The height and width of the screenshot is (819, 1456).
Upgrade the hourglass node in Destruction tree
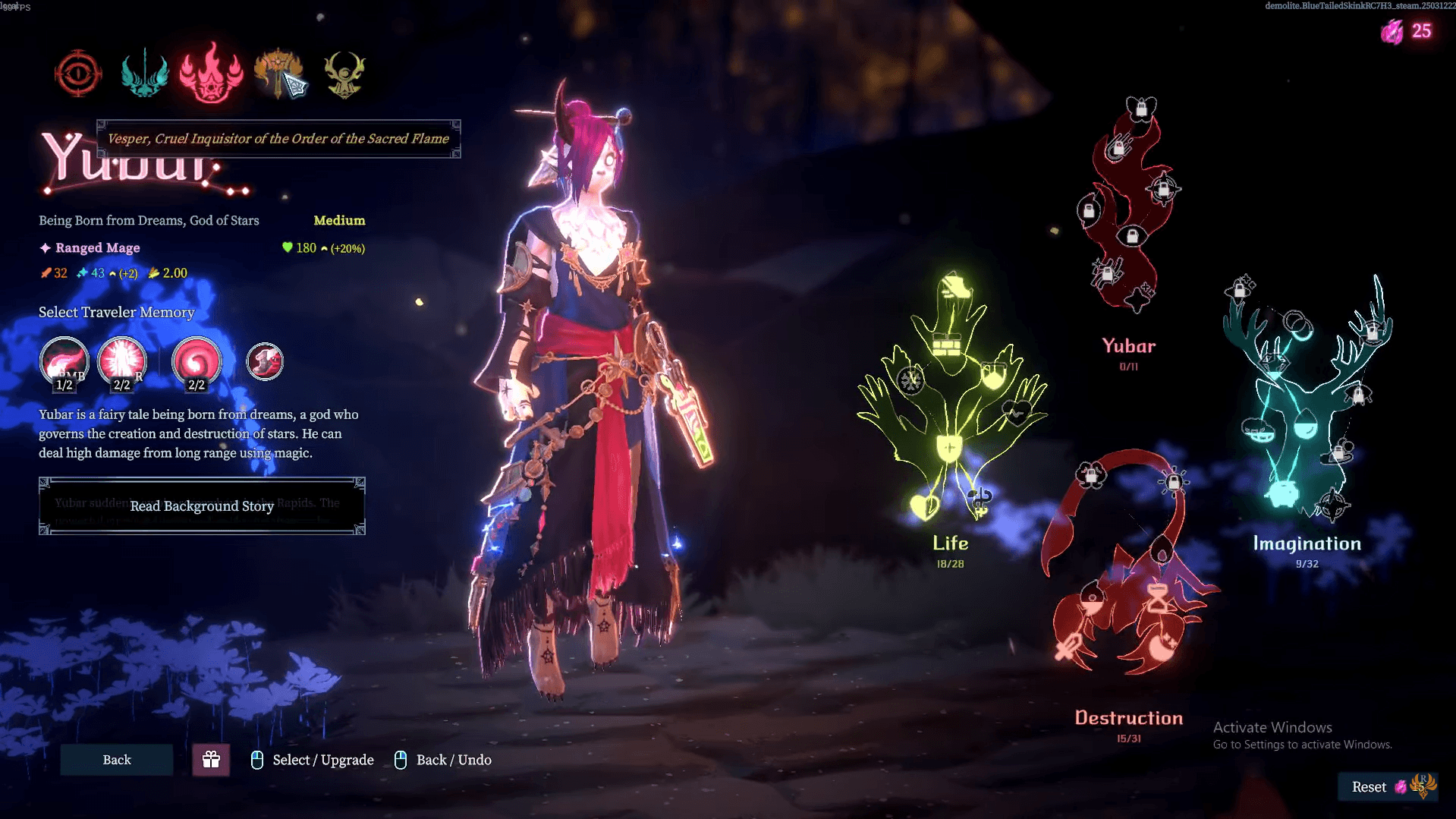[1158, 599]
